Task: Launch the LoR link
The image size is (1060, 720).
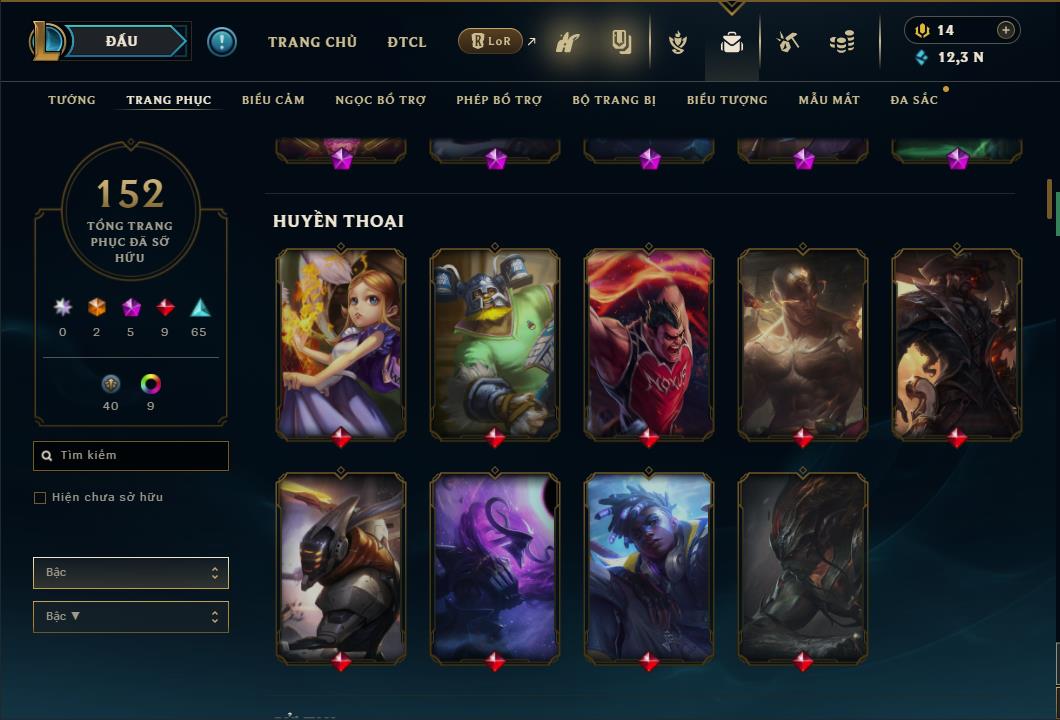Action: click(x=491, y=41)
